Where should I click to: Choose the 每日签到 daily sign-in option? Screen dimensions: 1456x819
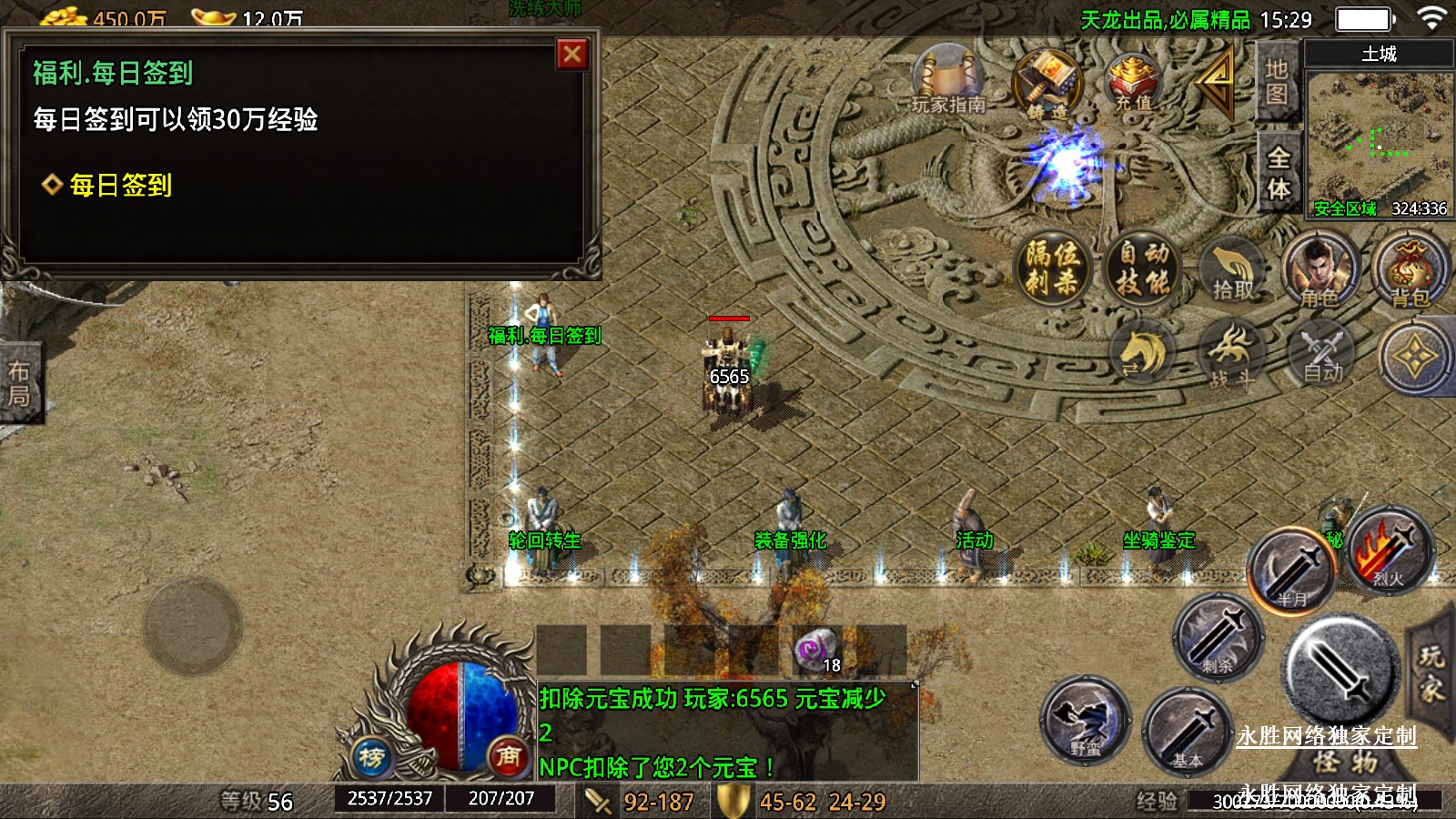point(120,186)
